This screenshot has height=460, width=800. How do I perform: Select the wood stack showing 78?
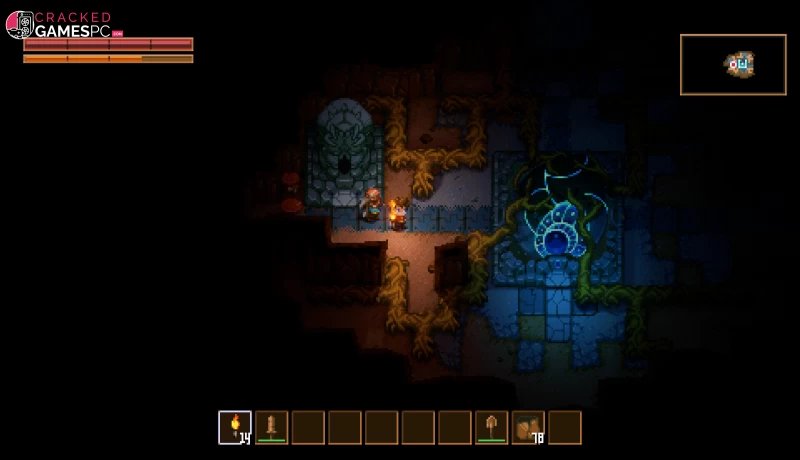tap(528, 427)
